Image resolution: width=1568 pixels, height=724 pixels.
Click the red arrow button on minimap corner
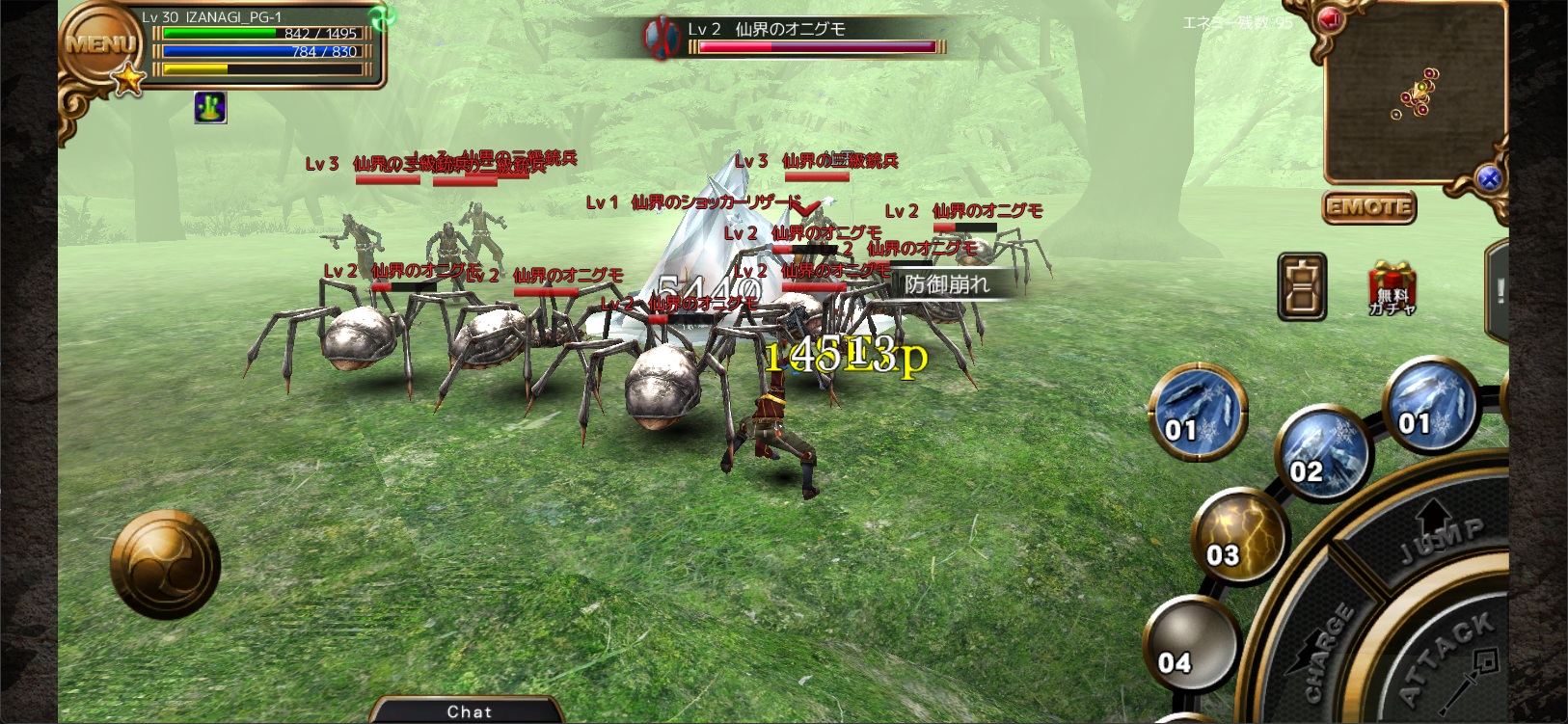(1330, 19)
